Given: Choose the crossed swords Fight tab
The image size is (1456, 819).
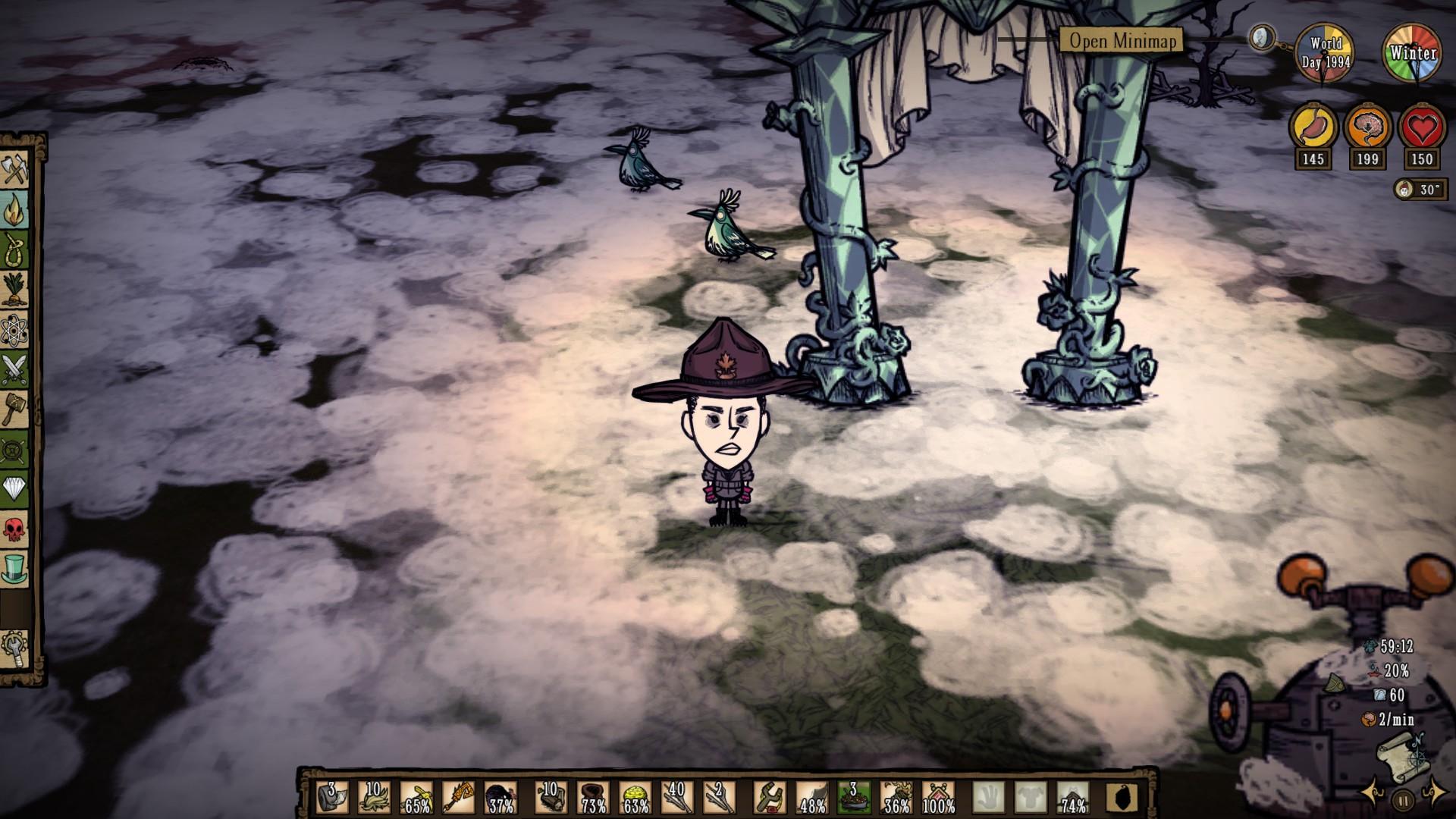Looking at the screenshot, I should (x=15, y=369).
